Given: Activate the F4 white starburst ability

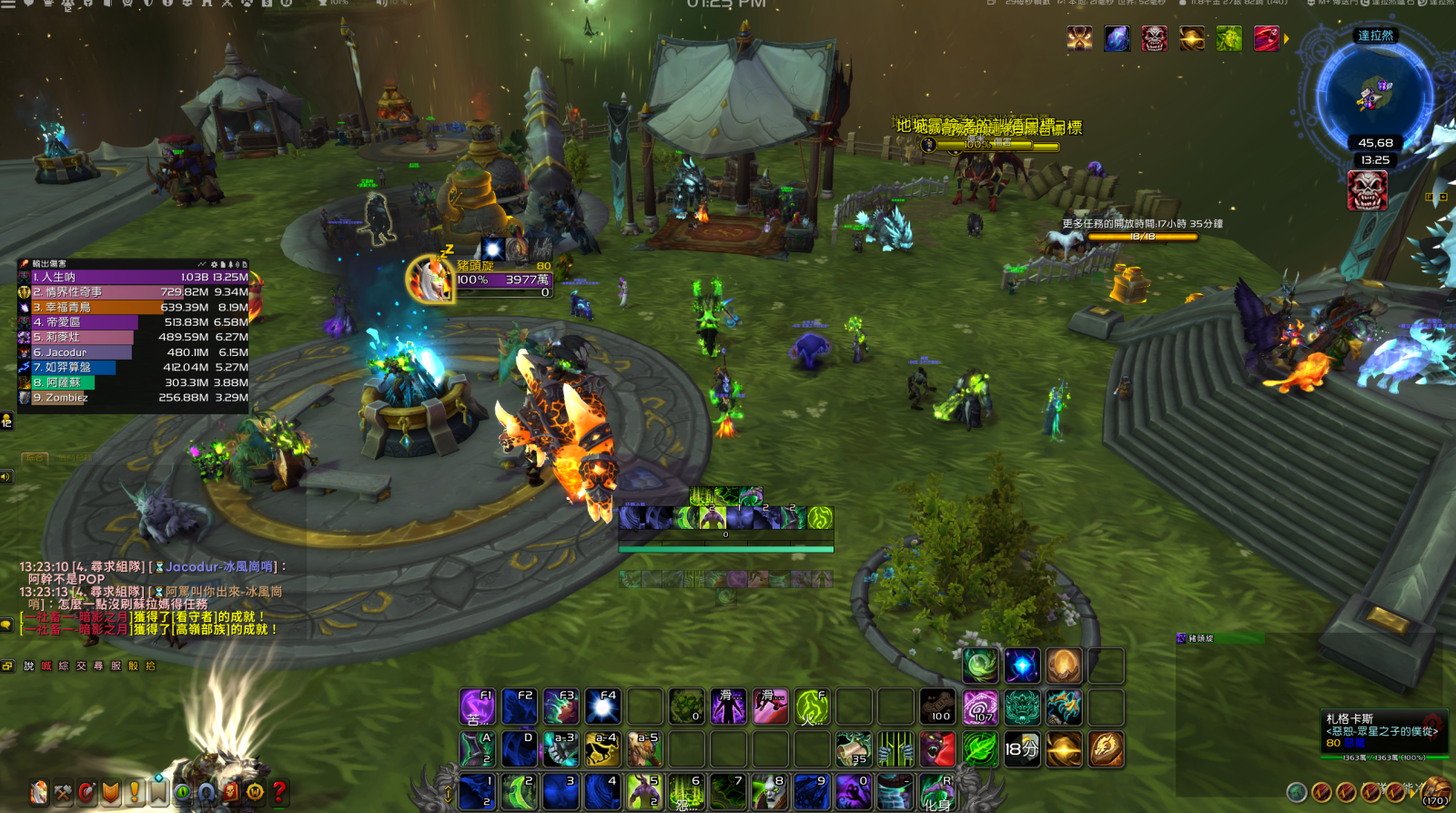Looking at the screenshot, I should click(x=602, y=706).
